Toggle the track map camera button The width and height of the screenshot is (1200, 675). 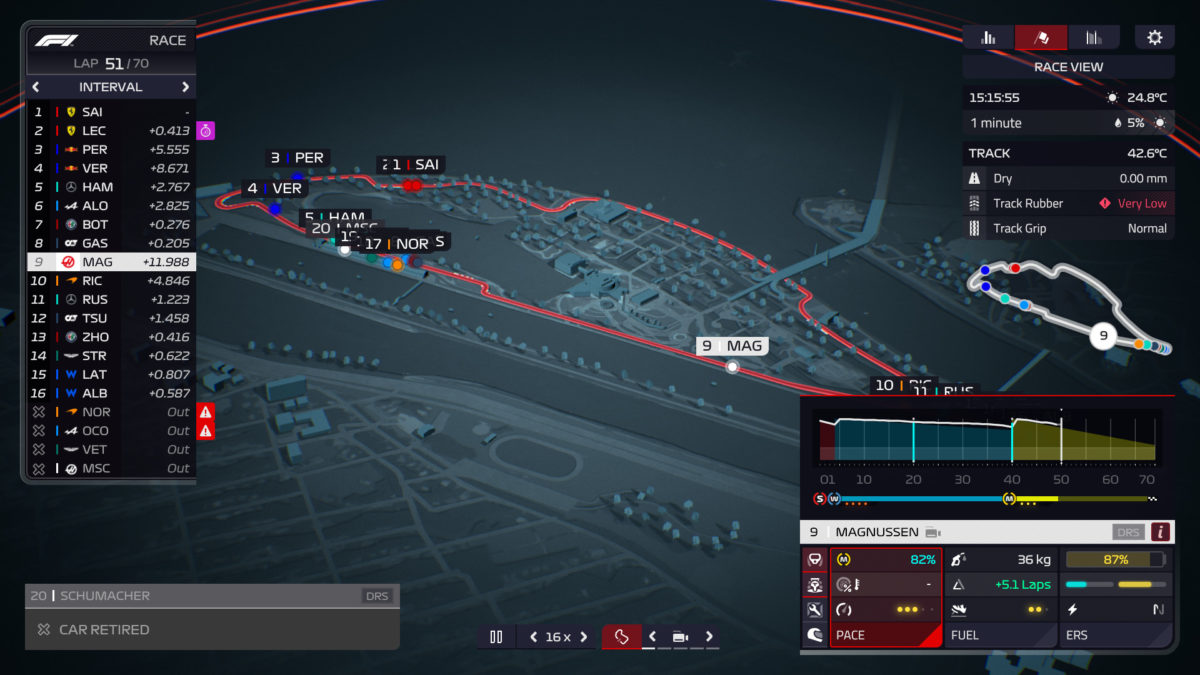(621, 637)
